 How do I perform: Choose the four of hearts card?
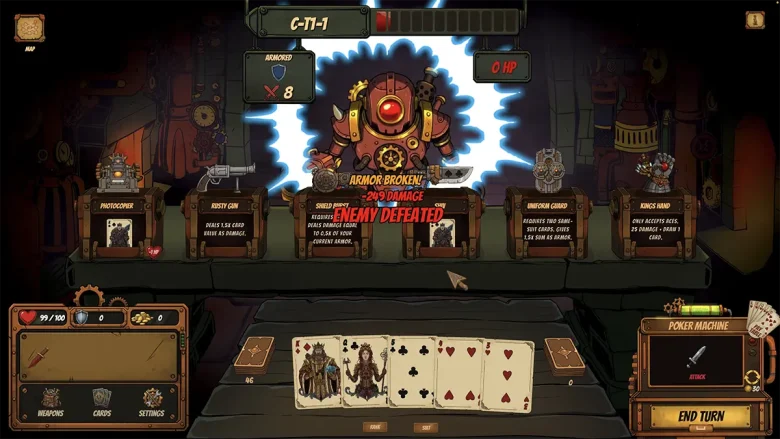pyautogui.click(x=459, y=372)
